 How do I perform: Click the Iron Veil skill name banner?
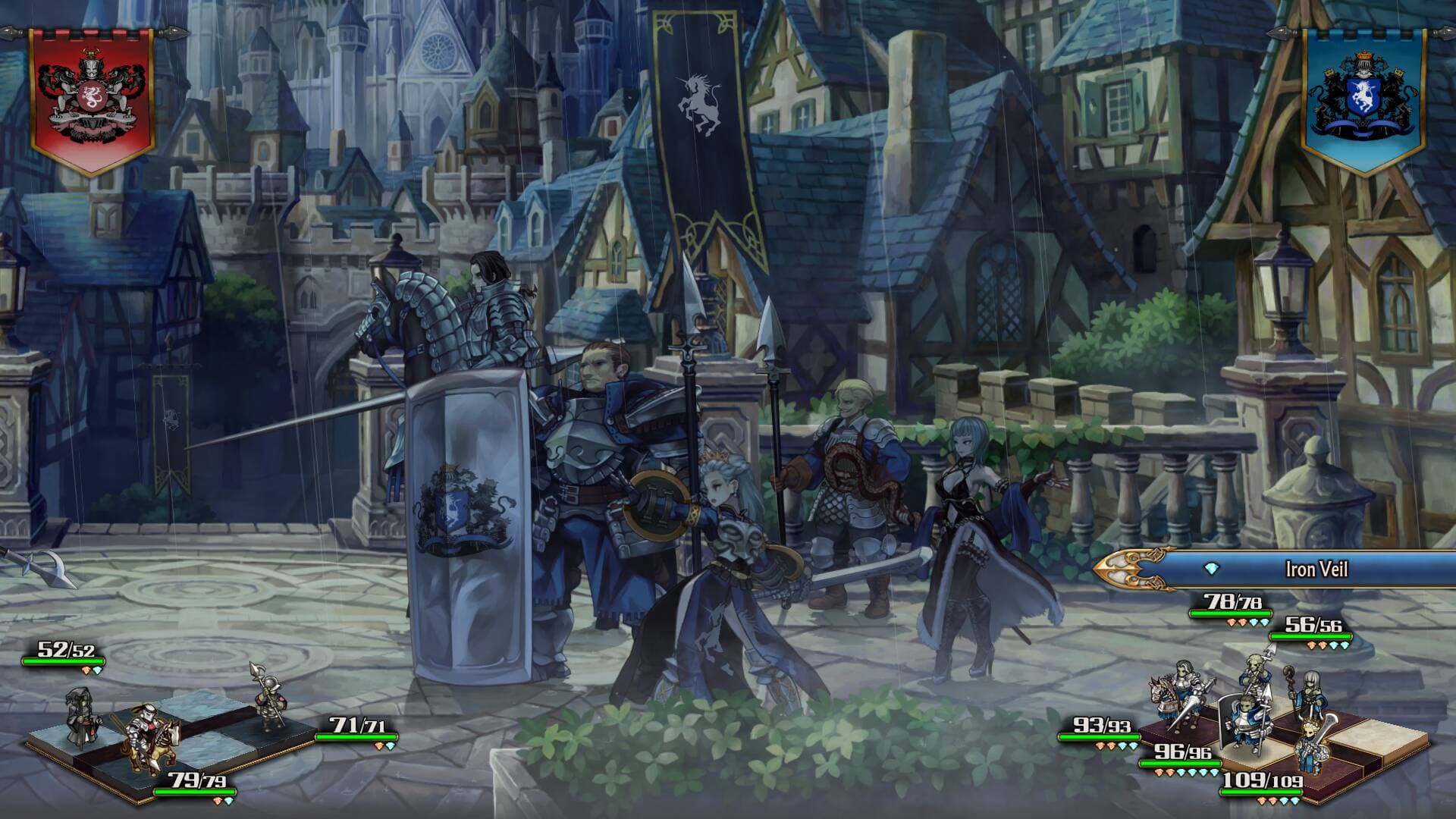[x=1318, y=568]
